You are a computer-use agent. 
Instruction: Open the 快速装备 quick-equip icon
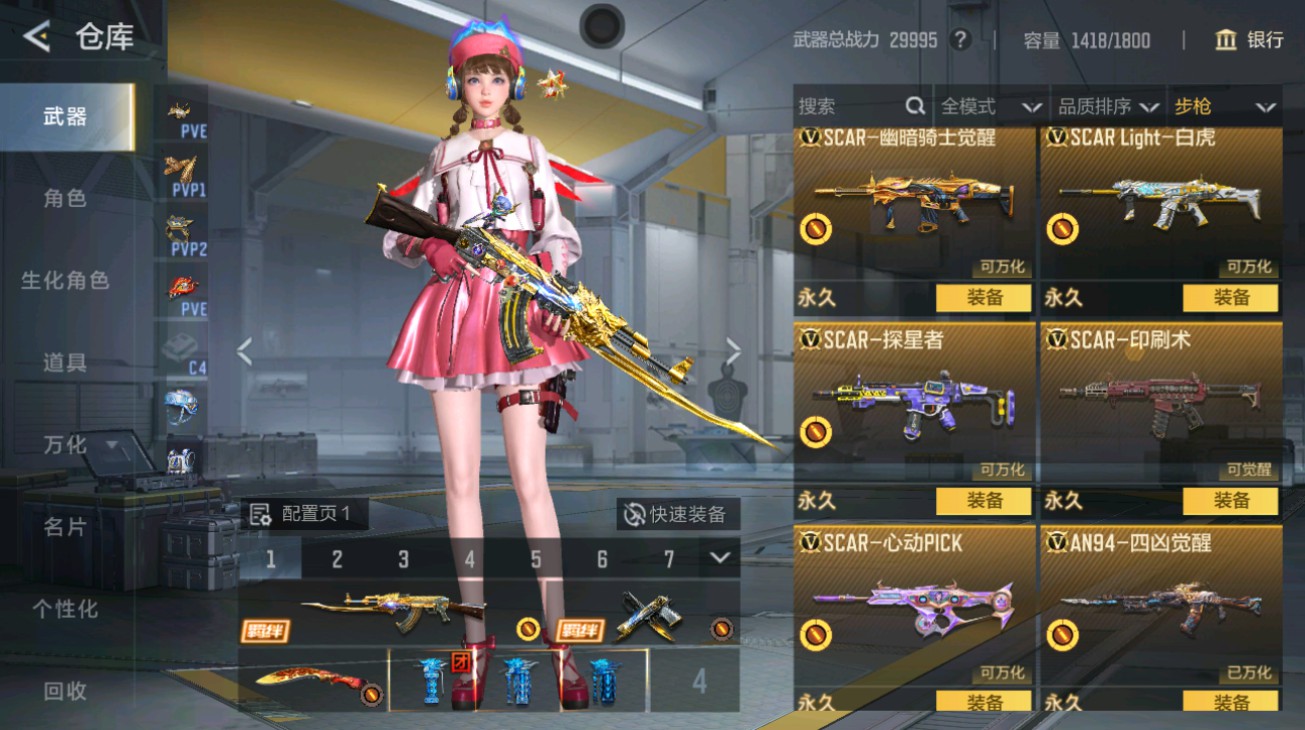pyautogui.click(x=634, y=512)
